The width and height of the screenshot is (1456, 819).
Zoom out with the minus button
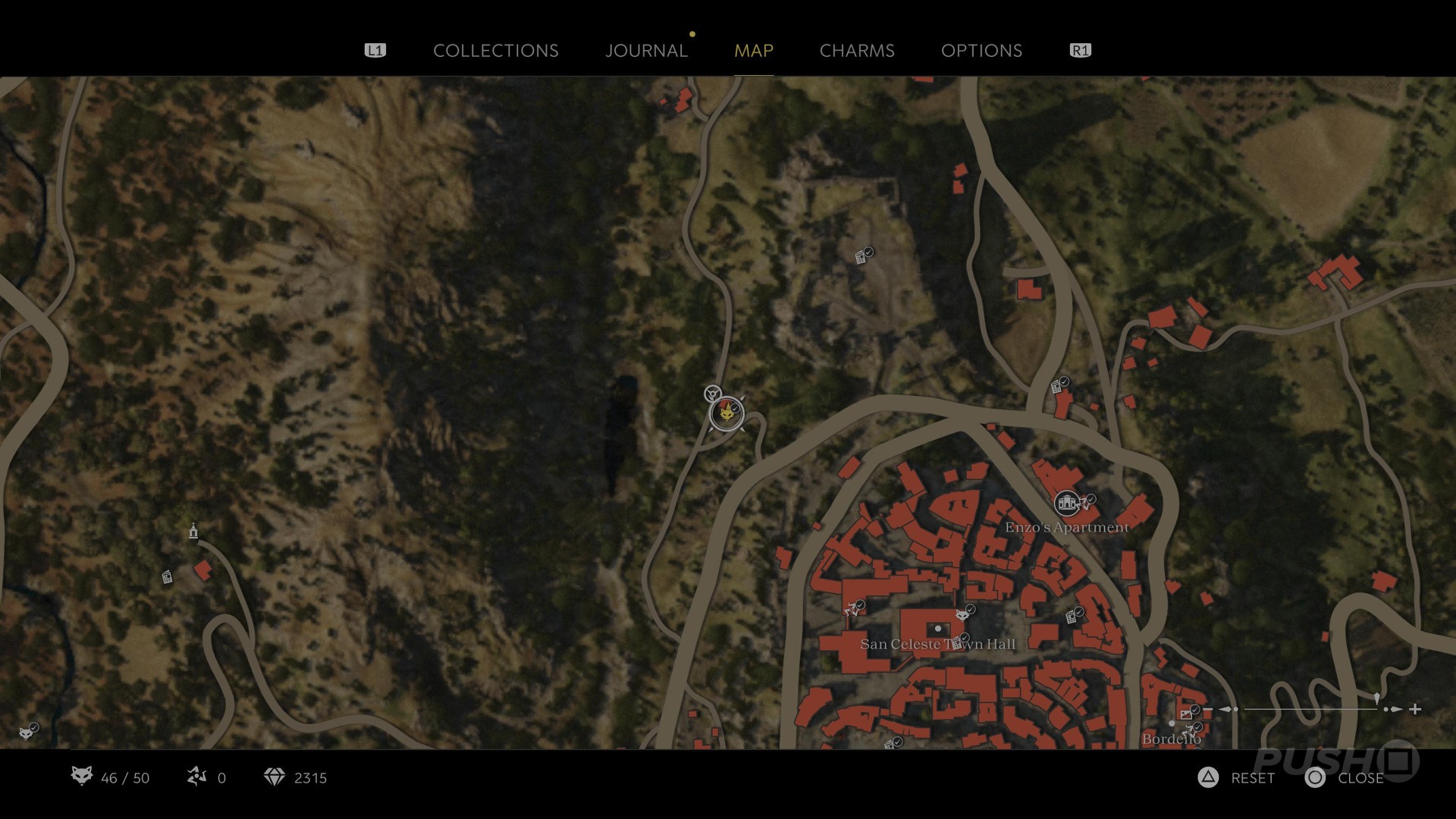(1208, 710)
